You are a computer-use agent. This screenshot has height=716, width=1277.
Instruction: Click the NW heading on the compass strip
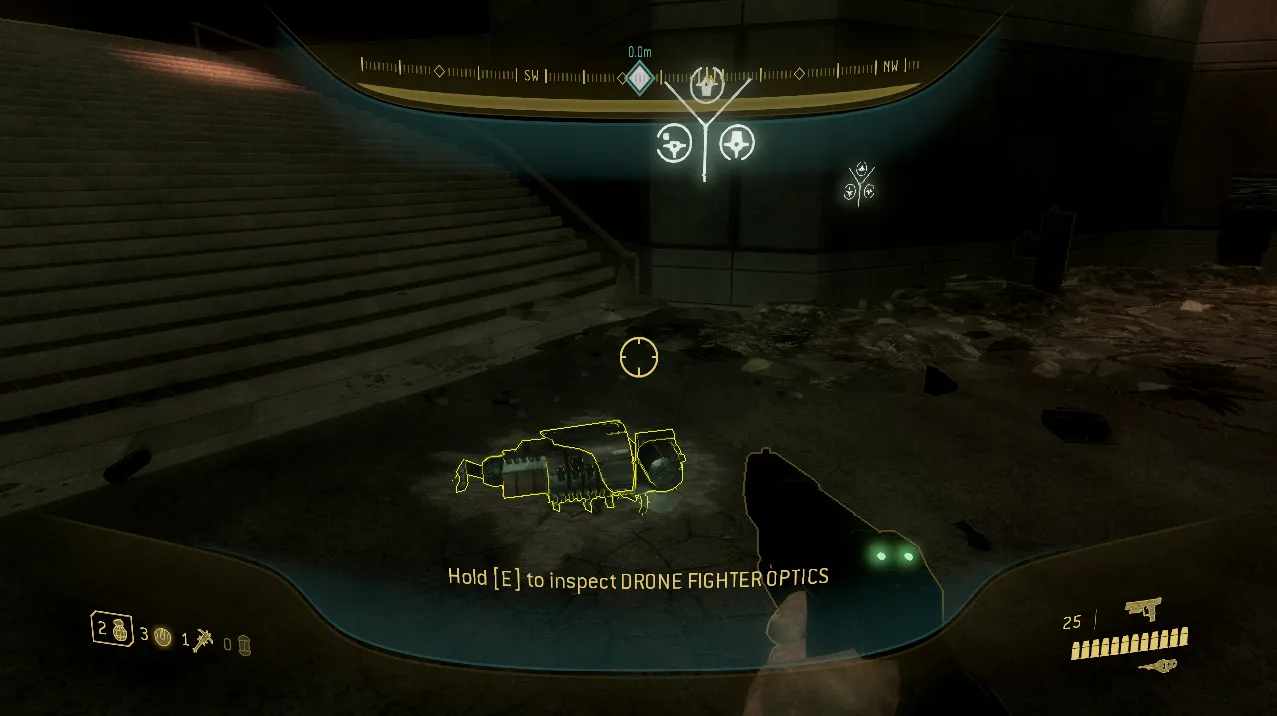pos(890,67)
